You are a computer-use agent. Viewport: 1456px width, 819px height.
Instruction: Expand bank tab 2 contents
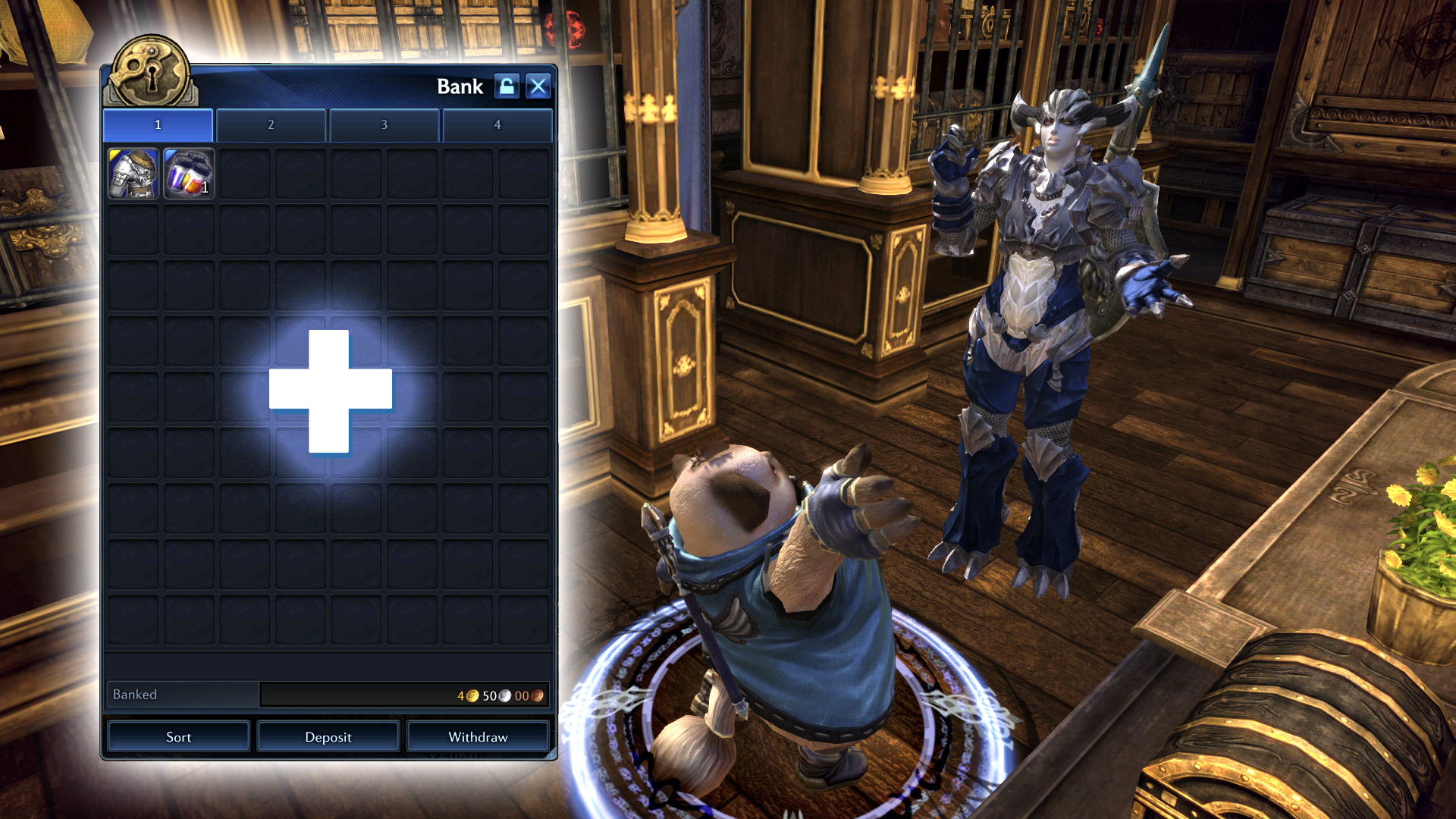[271, 124]
